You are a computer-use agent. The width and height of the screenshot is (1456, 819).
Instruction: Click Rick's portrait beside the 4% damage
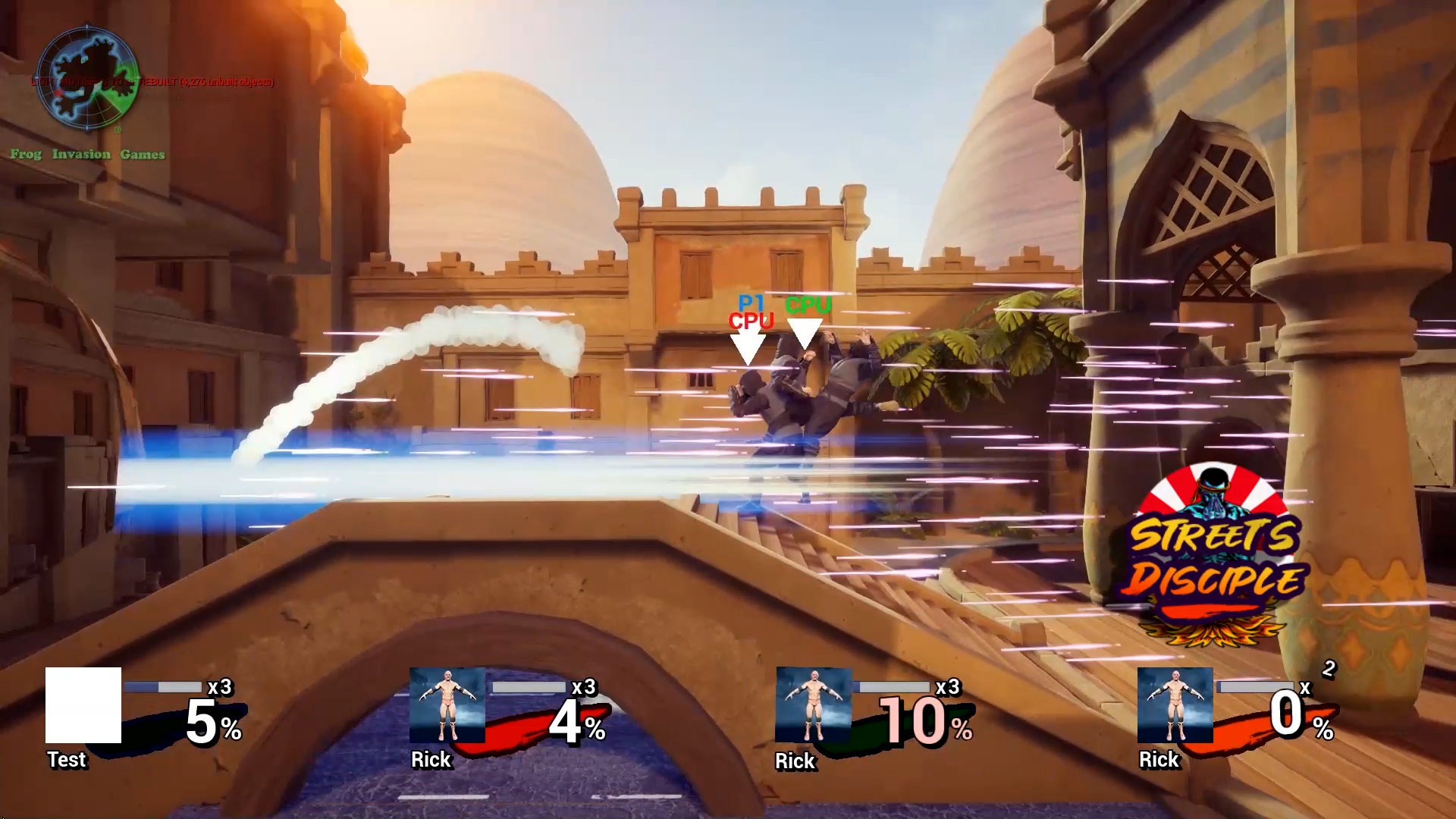pos(447,705)
